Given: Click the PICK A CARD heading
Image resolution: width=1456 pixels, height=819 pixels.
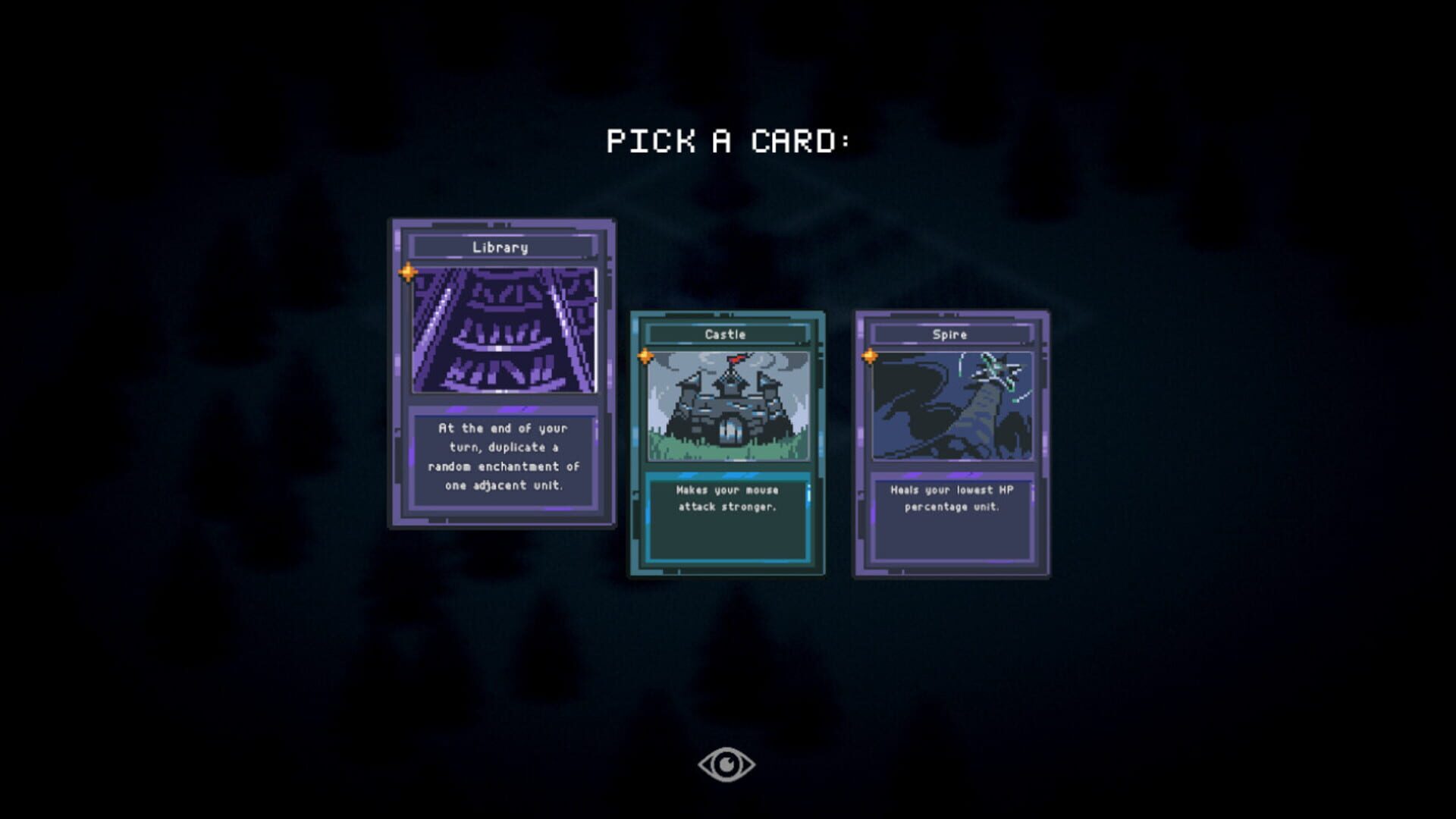Looking at the screenshot, I should click(730, 139).
